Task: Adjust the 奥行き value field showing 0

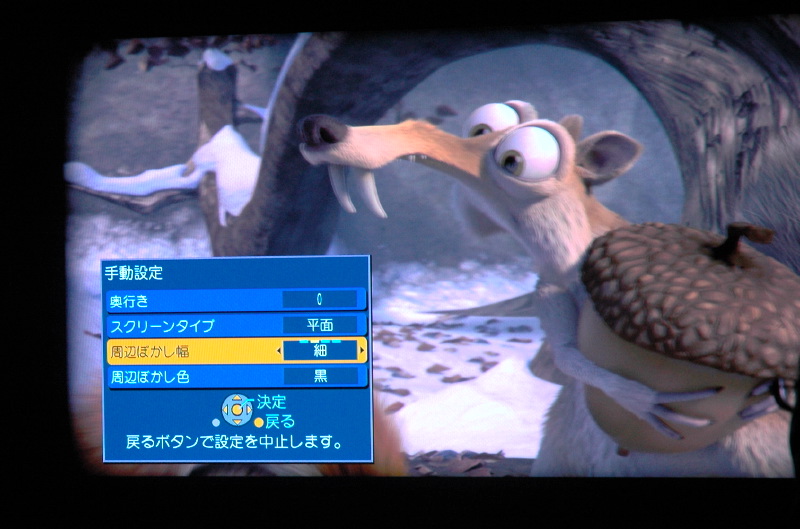Action: [x=320, y=299]
